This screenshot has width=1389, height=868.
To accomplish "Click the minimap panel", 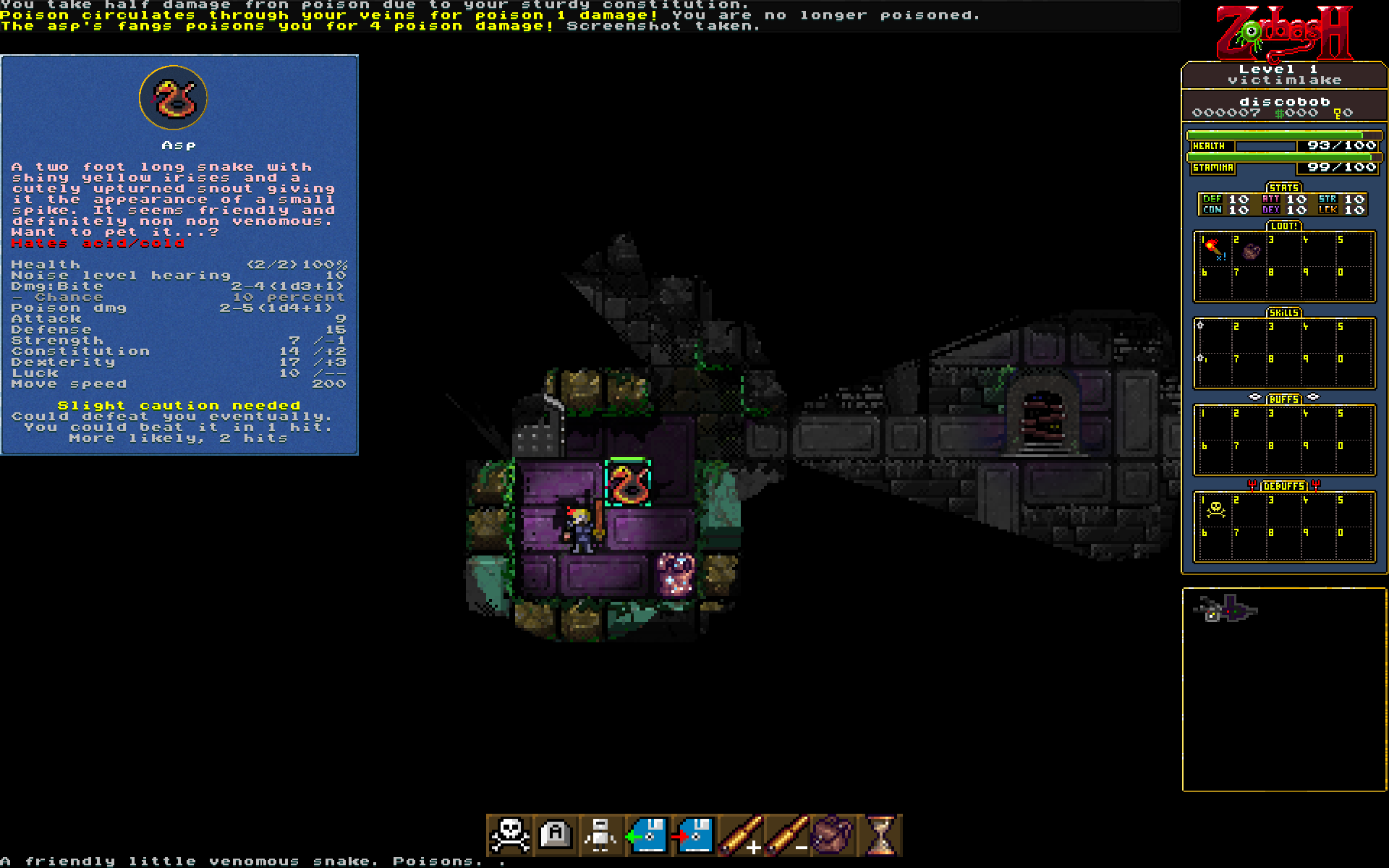I will click(x=1284, y=689).
